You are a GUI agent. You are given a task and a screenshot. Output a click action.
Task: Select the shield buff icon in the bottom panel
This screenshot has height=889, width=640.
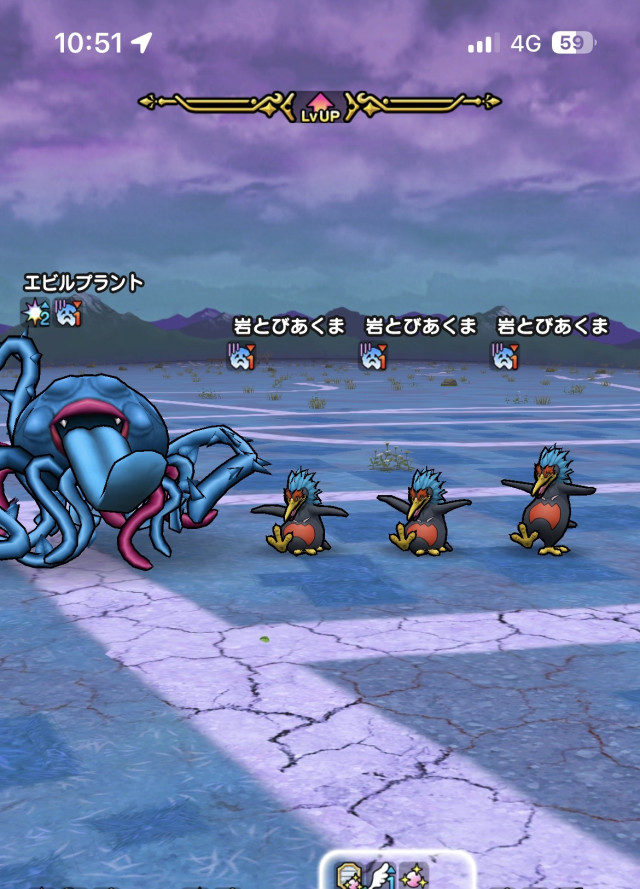pos(350,875)
